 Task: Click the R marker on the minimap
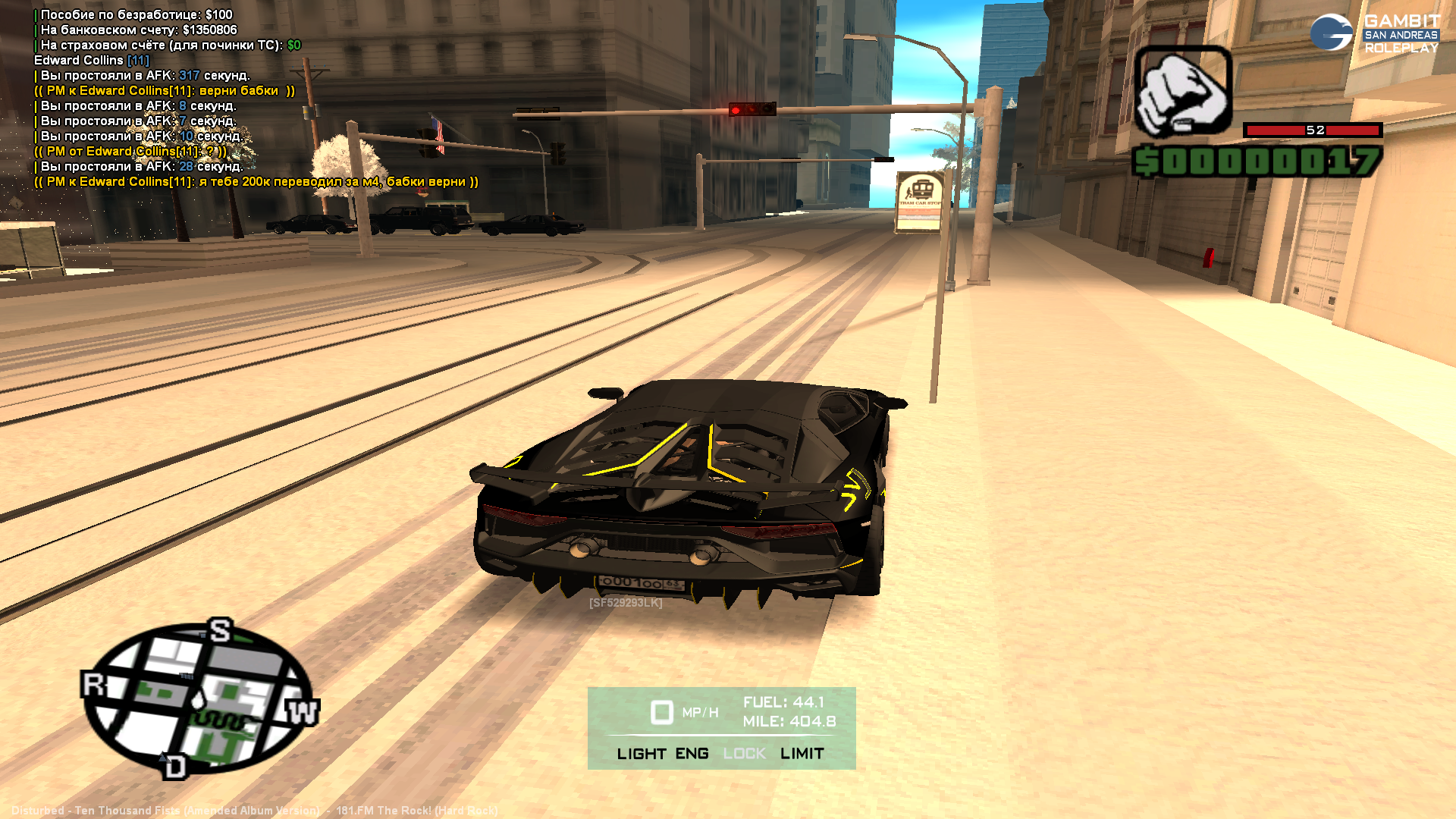(x=93, y=685)
